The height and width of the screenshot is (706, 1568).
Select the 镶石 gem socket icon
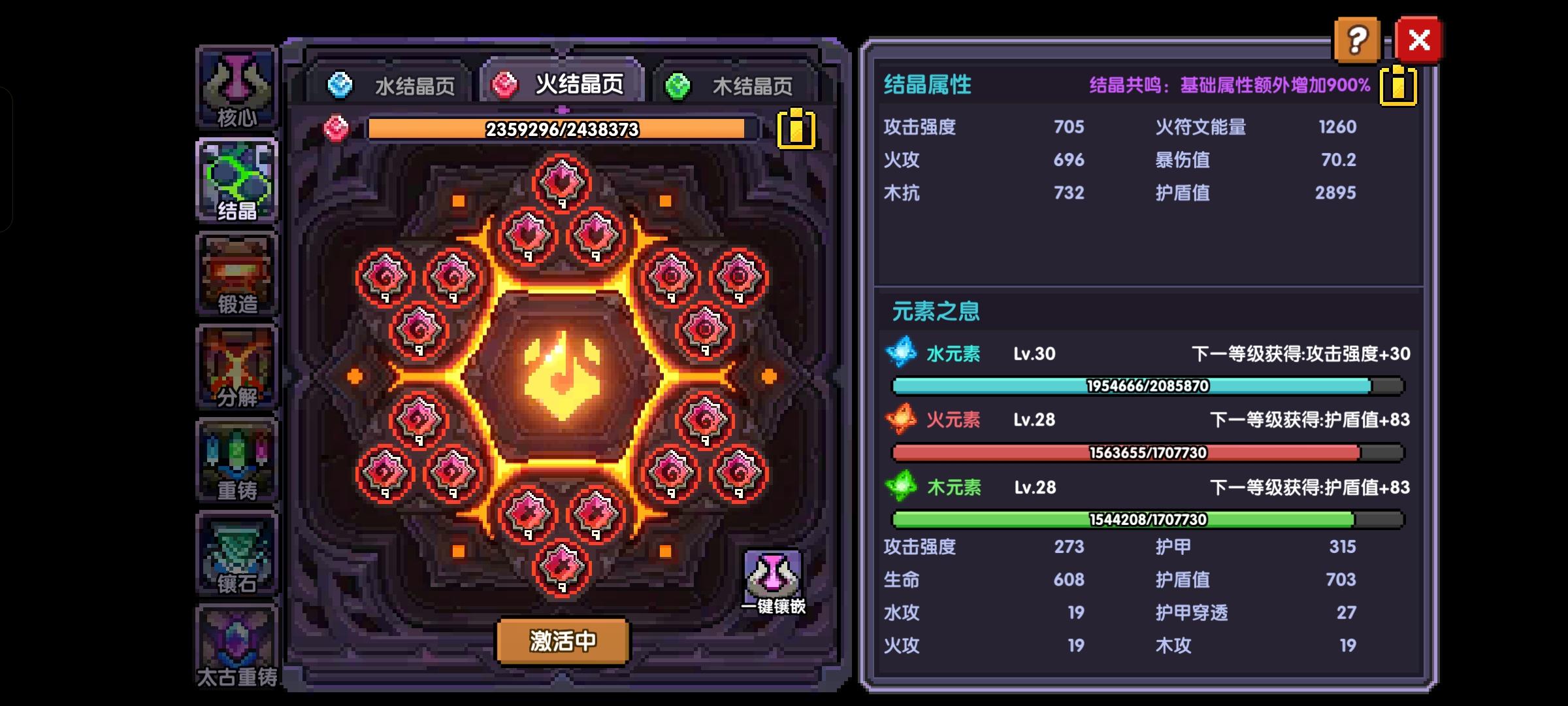pos(237,556)
